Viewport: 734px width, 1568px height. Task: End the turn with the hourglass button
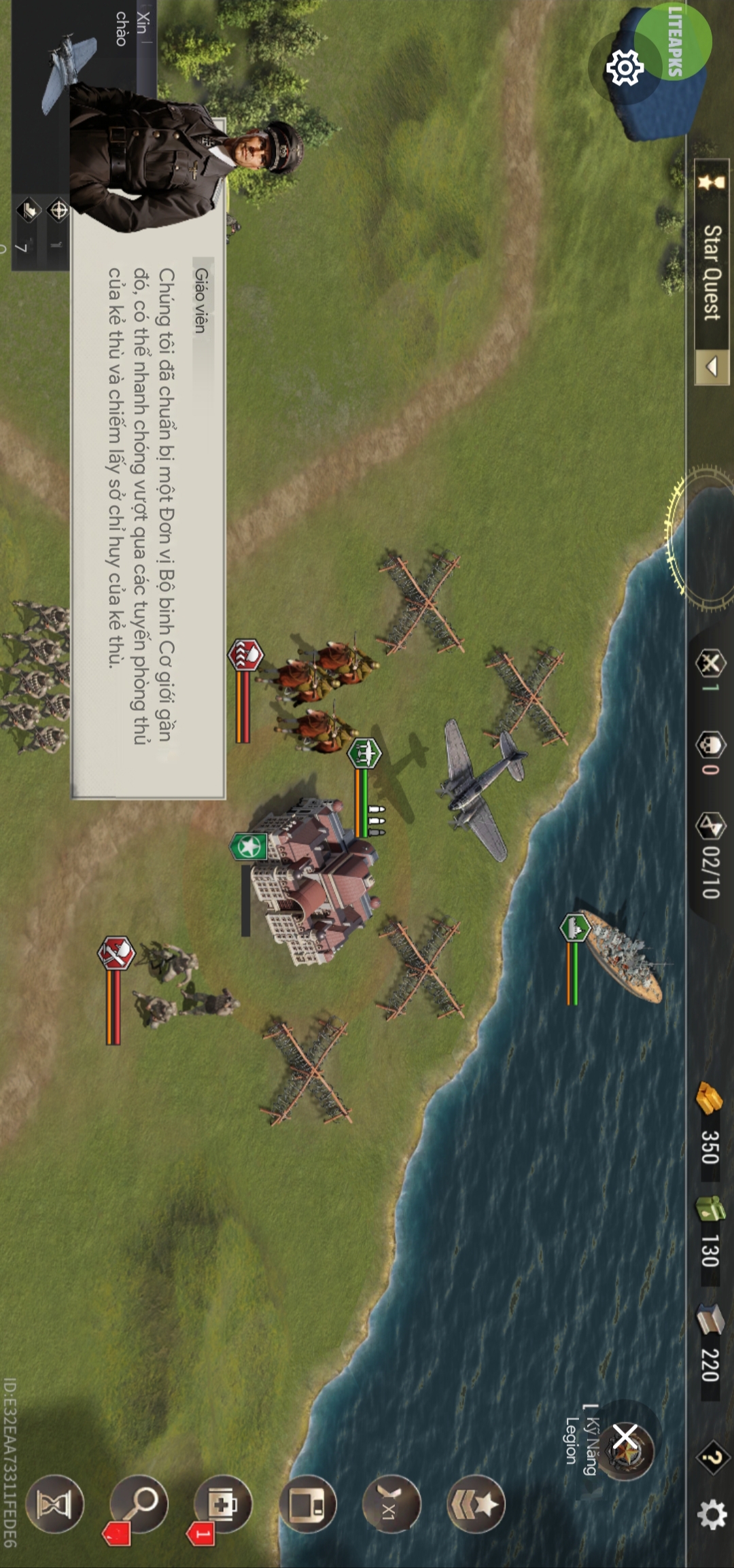click(x=54, y=1504)
